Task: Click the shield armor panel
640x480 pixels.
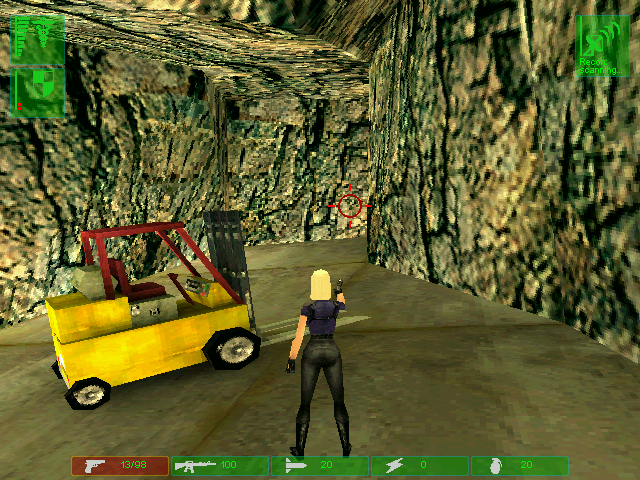Action: pyautogui.click(x=37, y=91)
